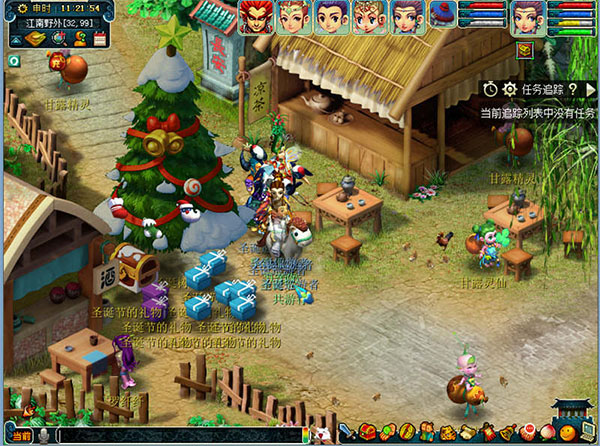Viewport: 600px width, 446px height.
Task: Click the green round icon on left edge
Action: click(13, 61)
